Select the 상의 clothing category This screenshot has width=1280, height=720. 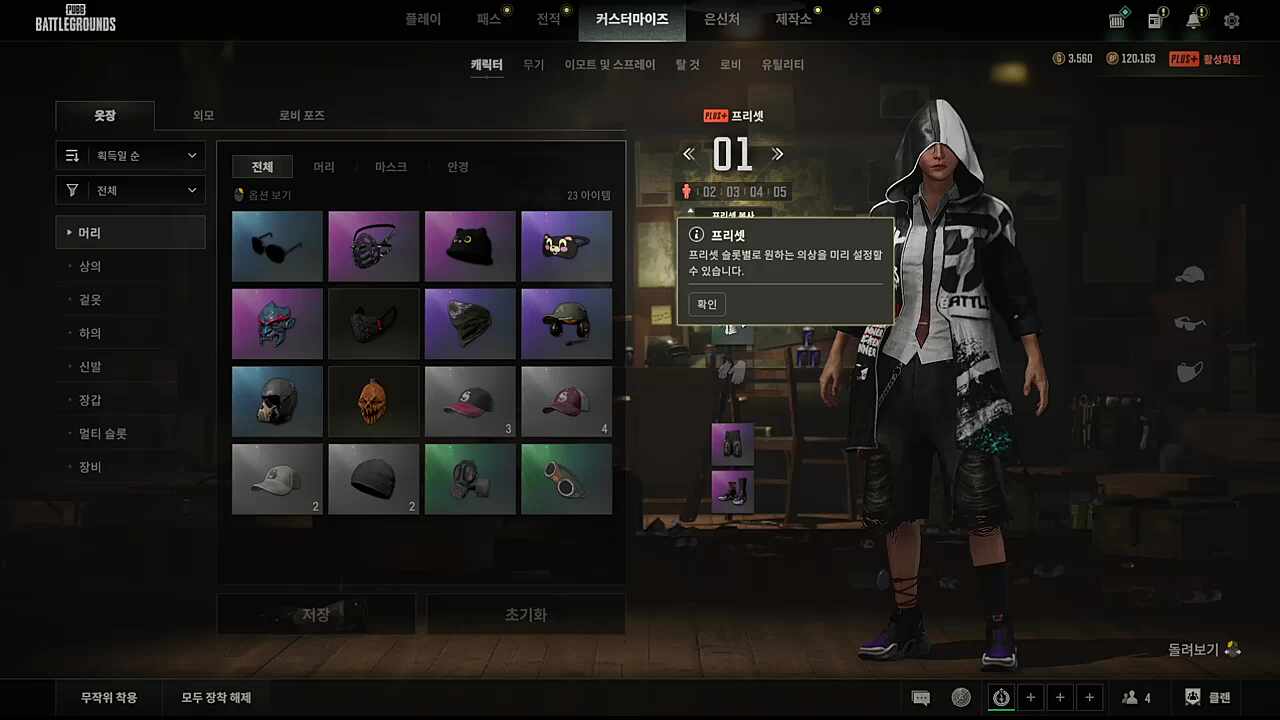(x=90, y=267)
